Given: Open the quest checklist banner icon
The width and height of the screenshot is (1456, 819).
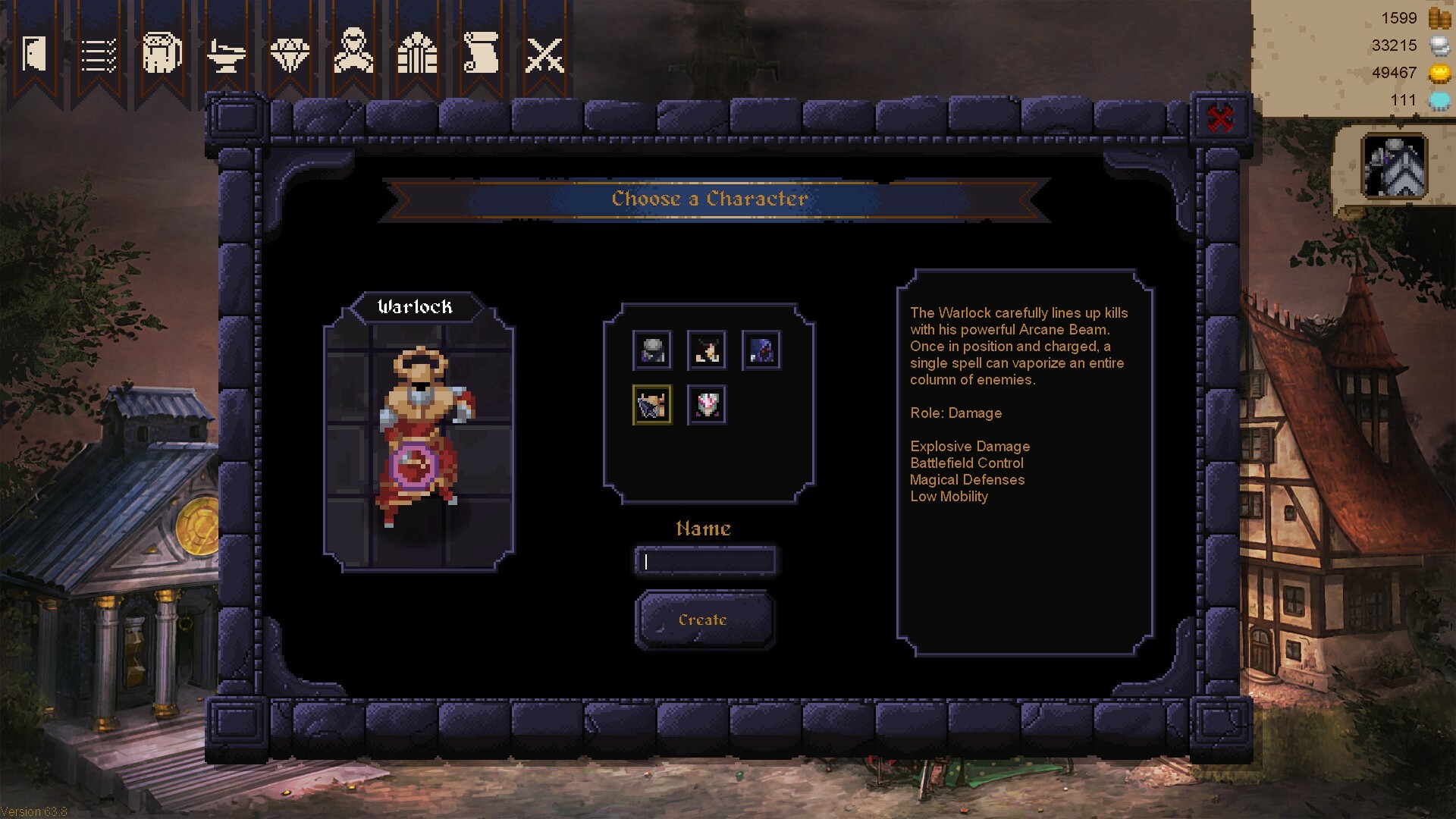Looking at the screenshot, I should point(98,55).
